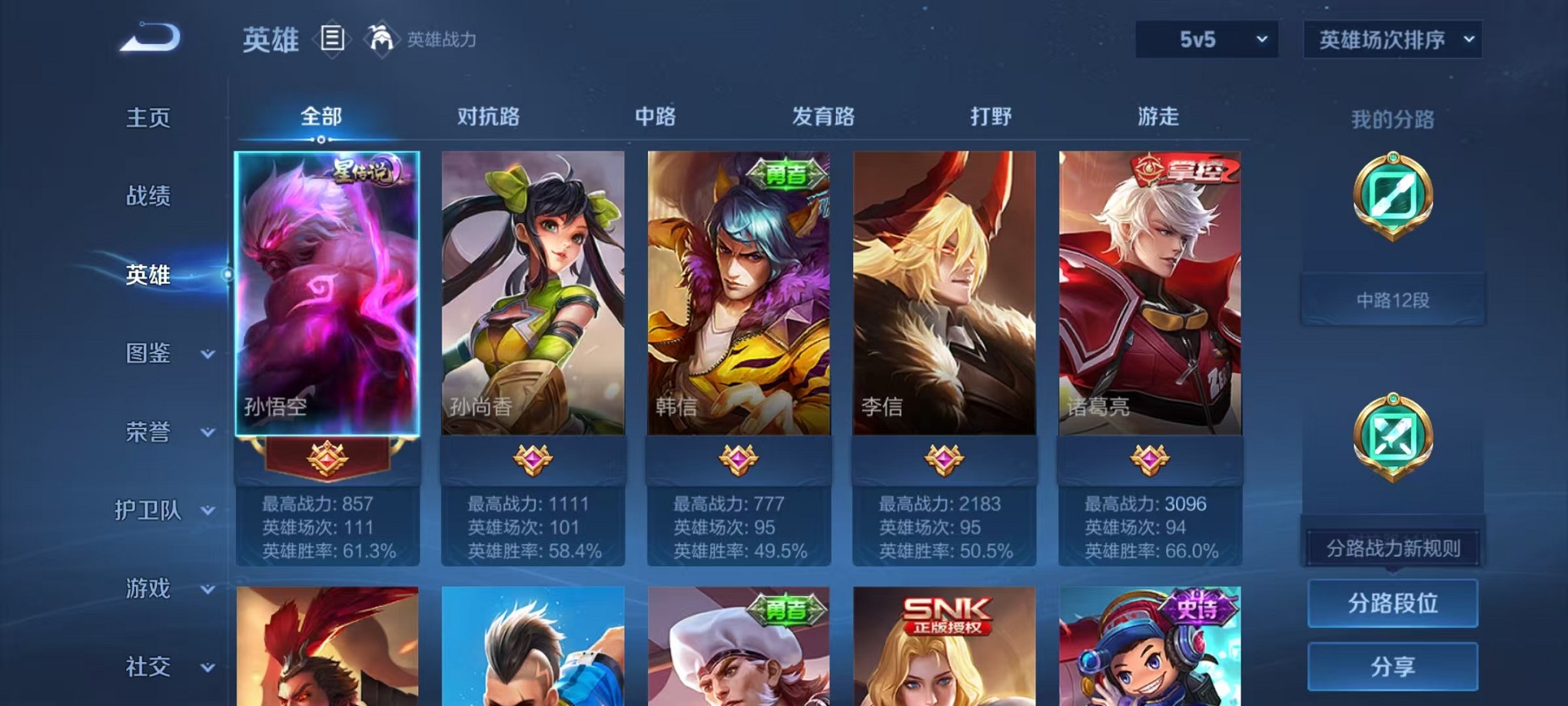1568x706 pixels.
Task: Open the hero records book icon beside 英雄
Action: pyautogui.click(x=332, y=38)
